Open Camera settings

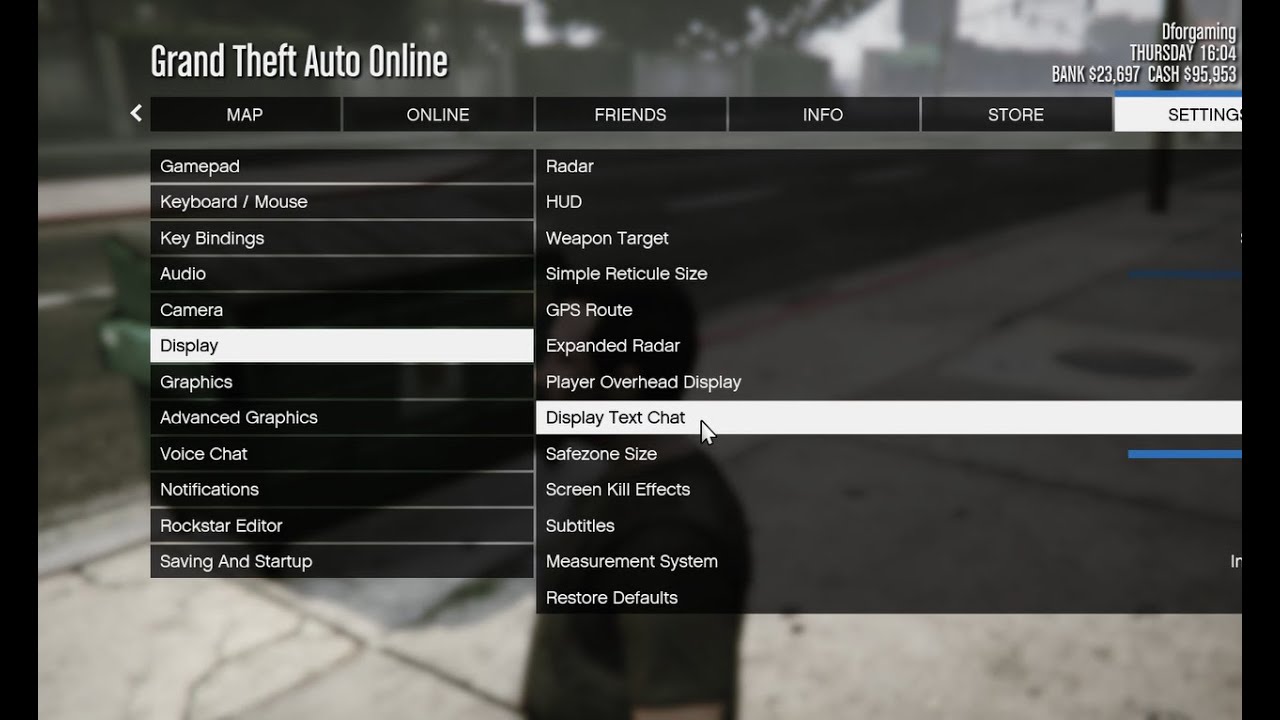tap(341, 310)
